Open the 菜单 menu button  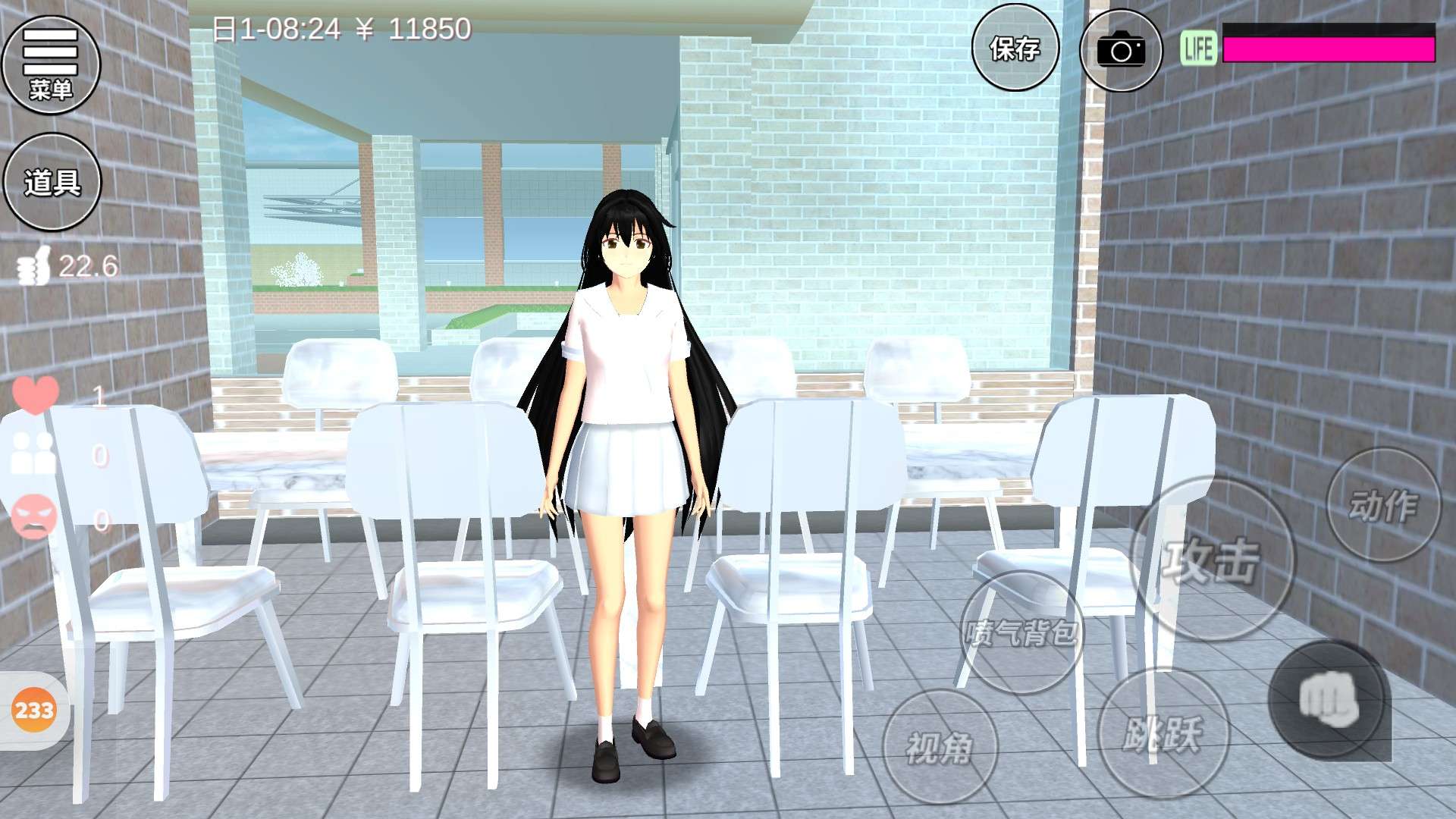click(51, 64)
